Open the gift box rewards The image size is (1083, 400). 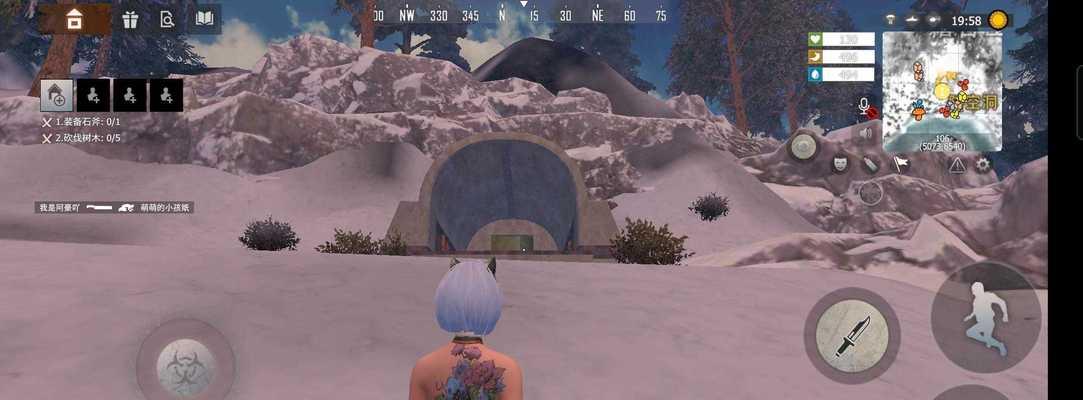pyautogui.click(x=130, y=19)
